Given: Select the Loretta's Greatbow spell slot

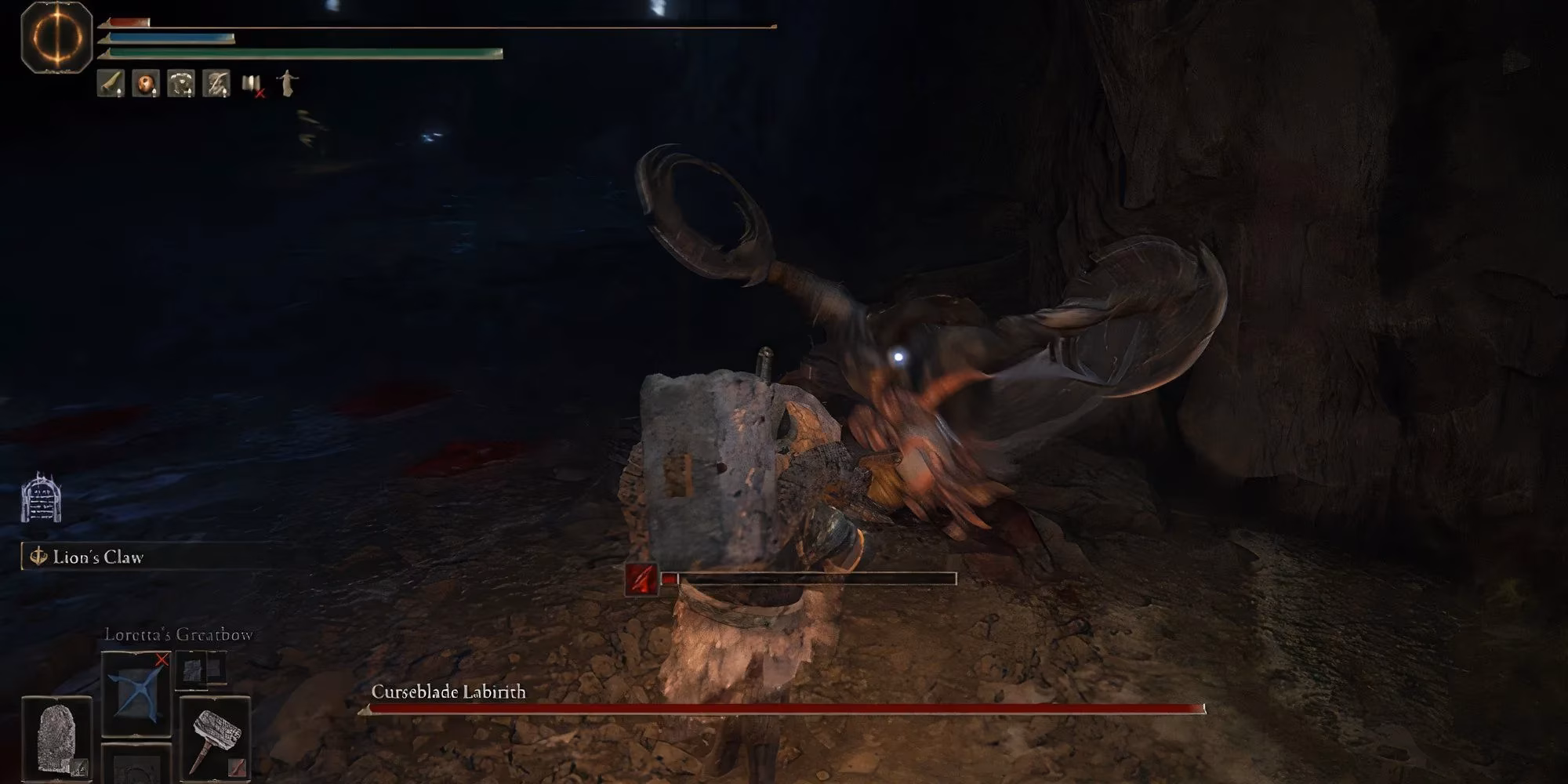Looking at the screenshot, I should (x=136, y=693).
